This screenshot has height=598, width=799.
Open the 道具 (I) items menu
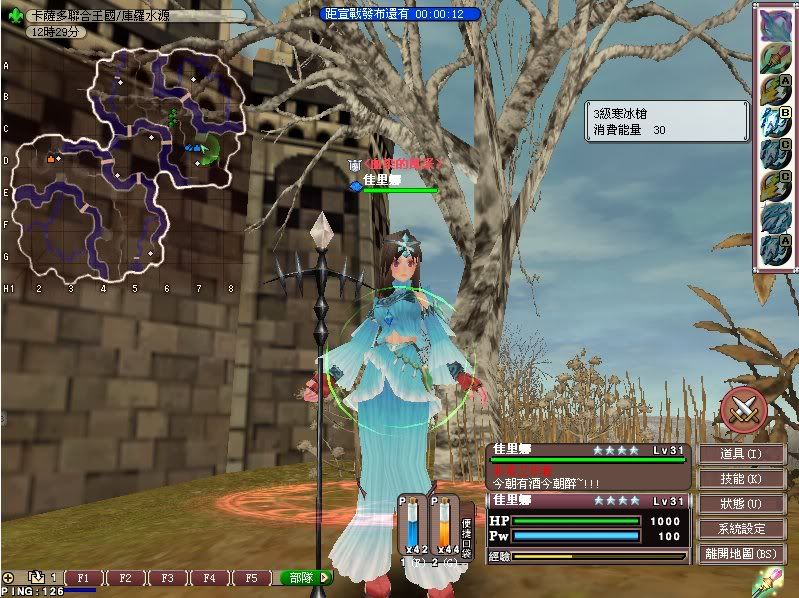[x=741, y=455]
